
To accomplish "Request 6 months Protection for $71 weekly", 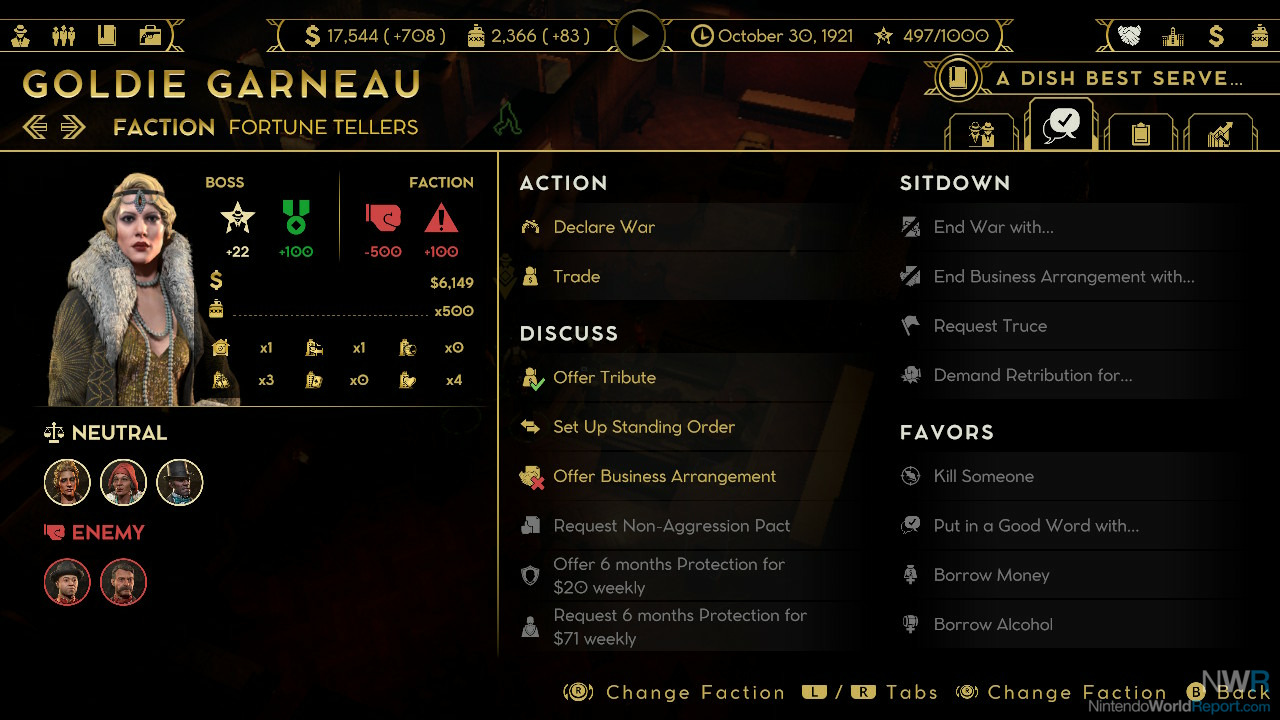I will click(x=679, y=627).
